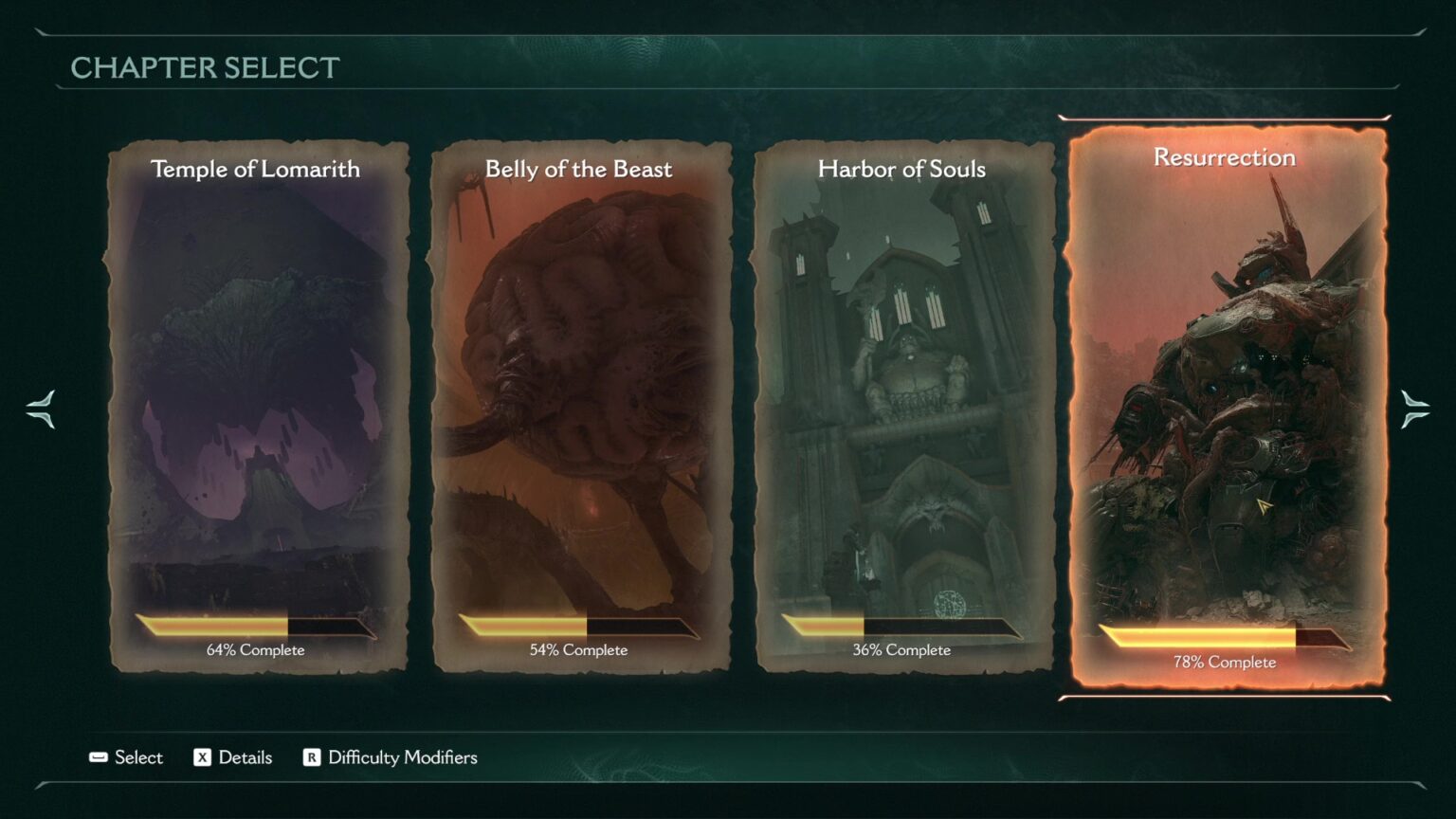Open Details for the current chapter
The height and width of the screenshot is (819, 1456).
pyautogui.click(x=233, y=757)
